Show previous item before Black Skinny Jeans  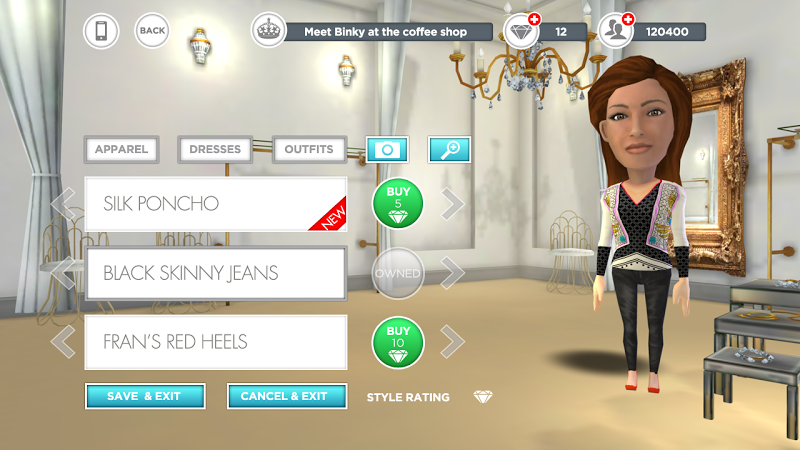click(64, 273)
